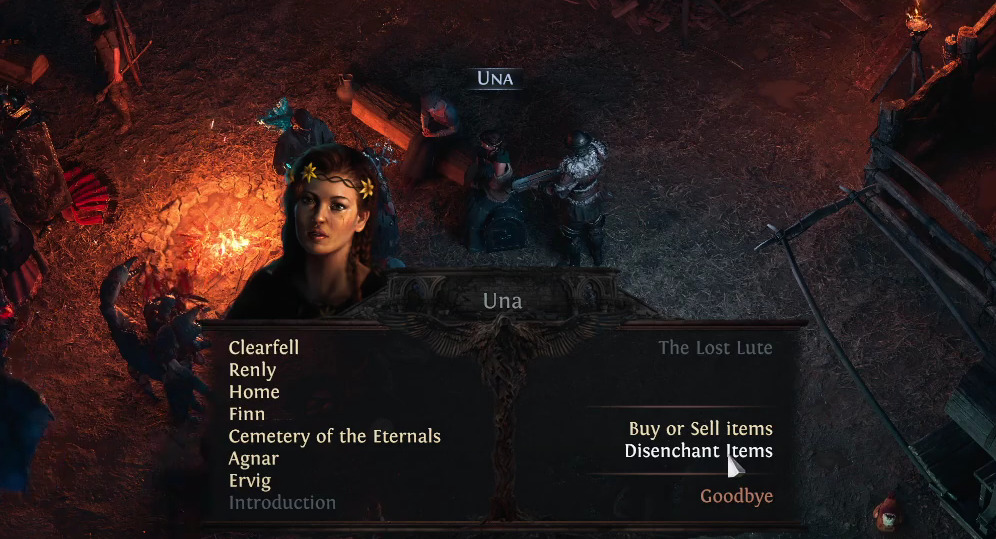996x539 pixels.
Task: Choose Cemetery of the Eternals topic
Action: click(334, 436)
